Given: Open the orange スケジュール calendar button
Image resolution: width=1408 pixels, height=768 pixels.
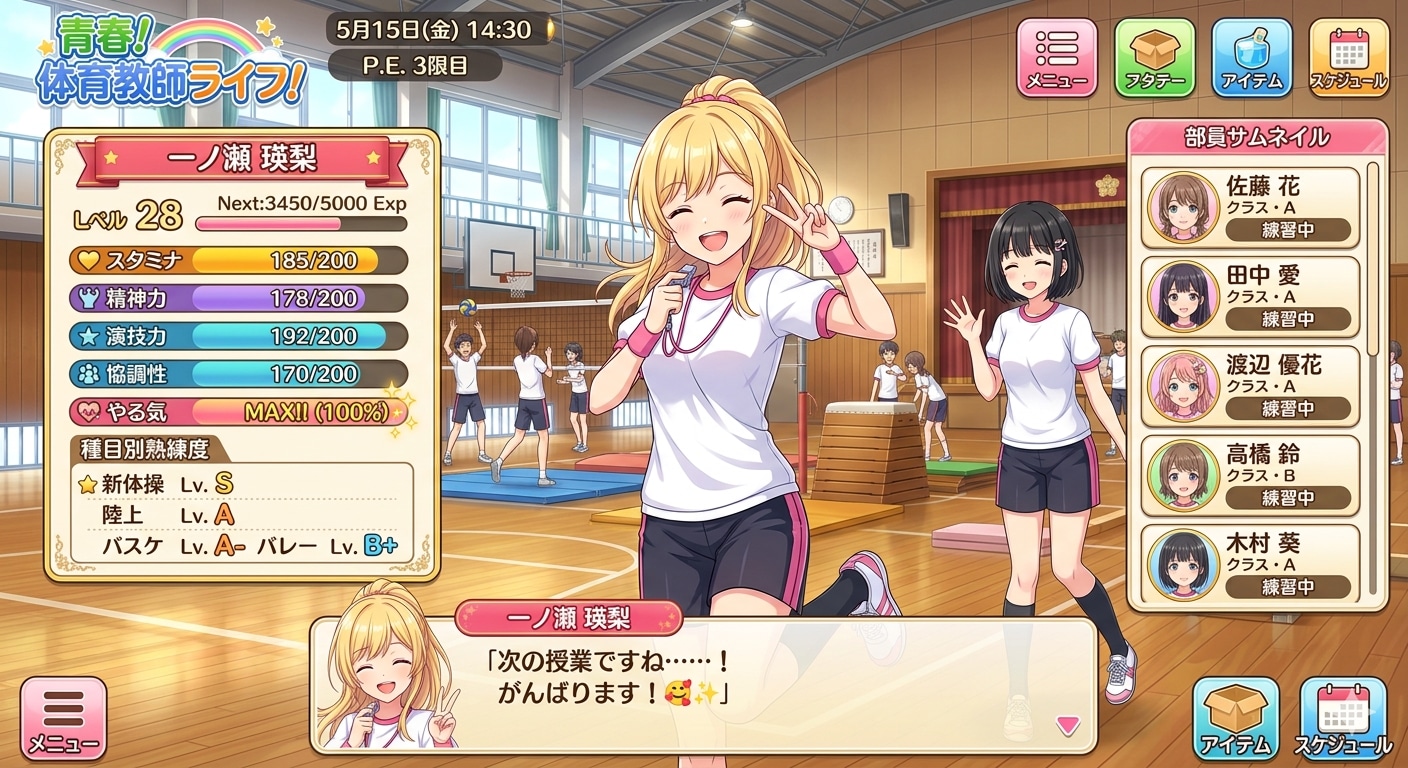Looking at the screenshot, I should tap(1348, 58).
